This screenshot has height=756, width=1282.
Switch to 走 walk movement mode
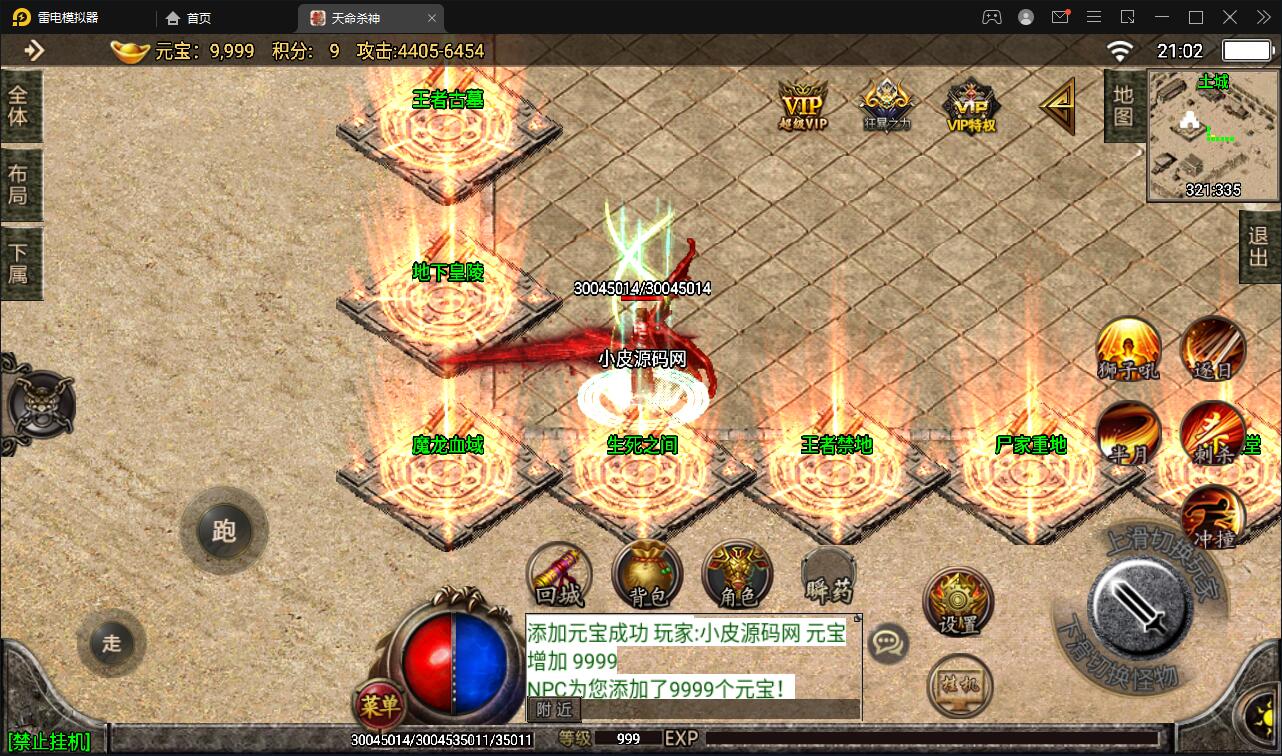pyautogui.click(x=111, y=644)
